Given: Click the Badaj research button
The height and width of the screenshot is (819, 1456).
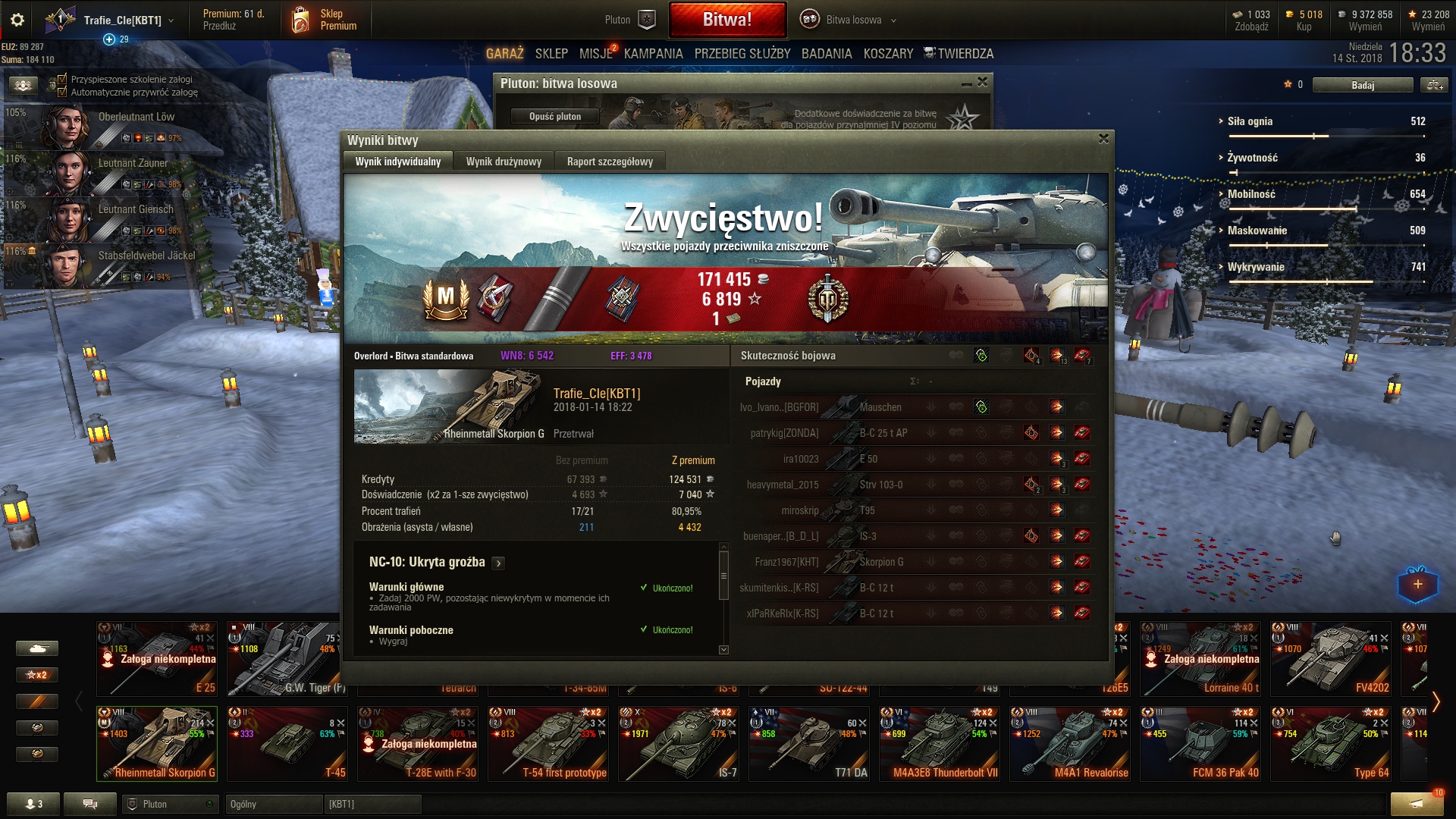Looking at the screenshot, I should coord(1362,85).
